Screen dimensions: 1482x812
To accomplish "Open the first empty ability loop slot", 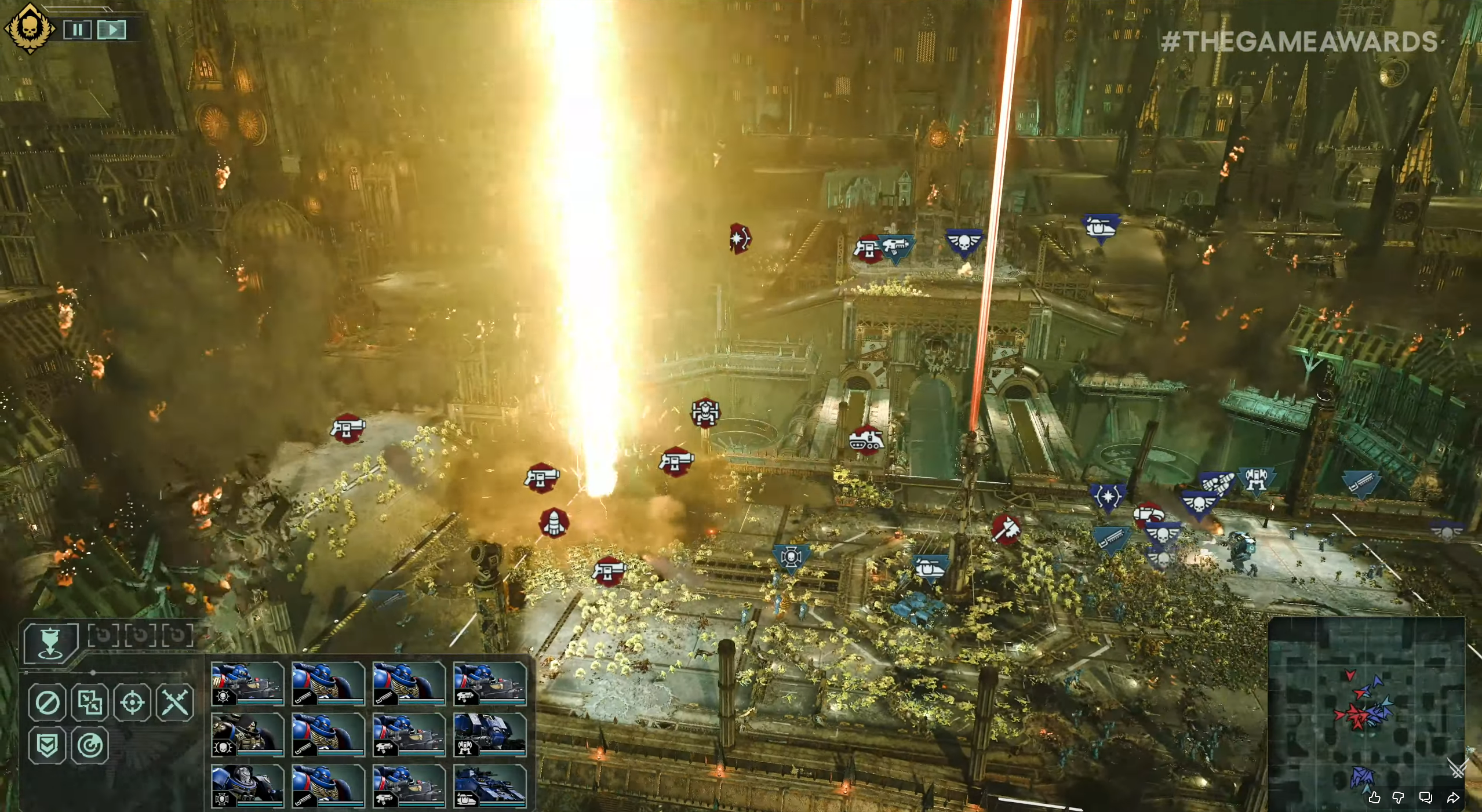I will [x=103, y=635].
